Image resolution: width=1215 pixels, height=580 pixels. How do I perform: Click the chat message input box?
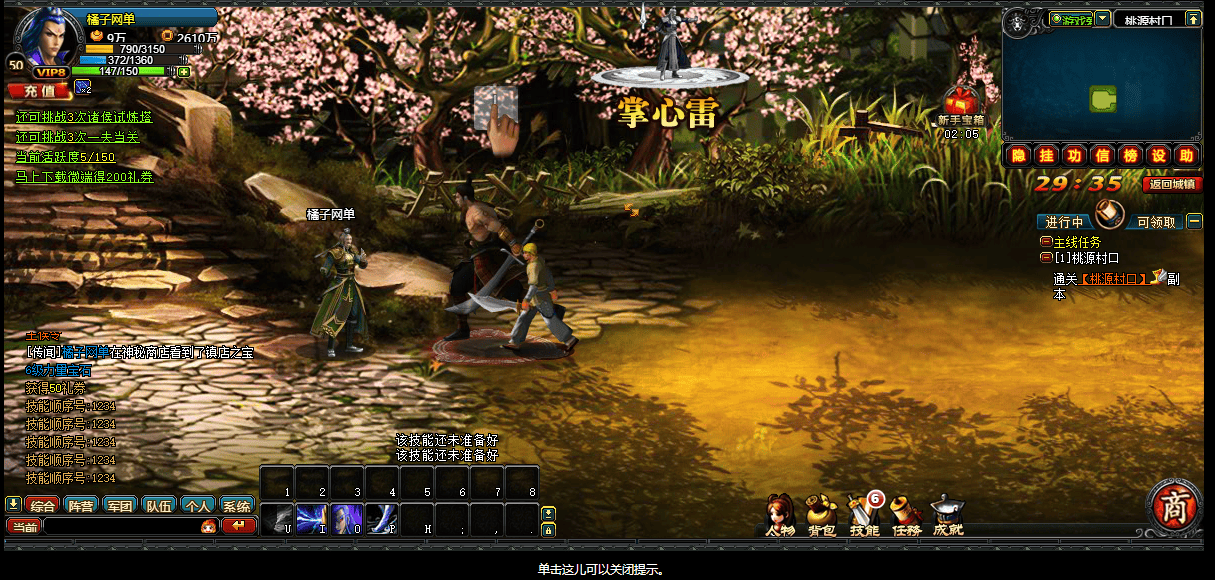pos(120,526)
